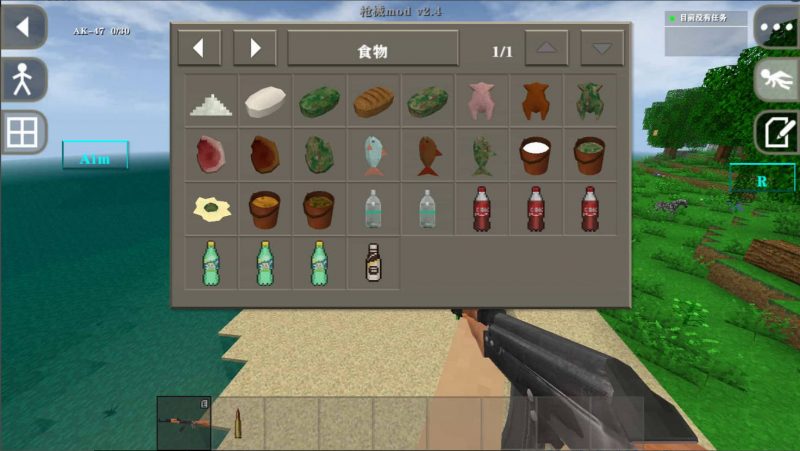The height and width of the screenshot is (451, 800).
Task: Tap the Aim button
Action: (95, 157)
